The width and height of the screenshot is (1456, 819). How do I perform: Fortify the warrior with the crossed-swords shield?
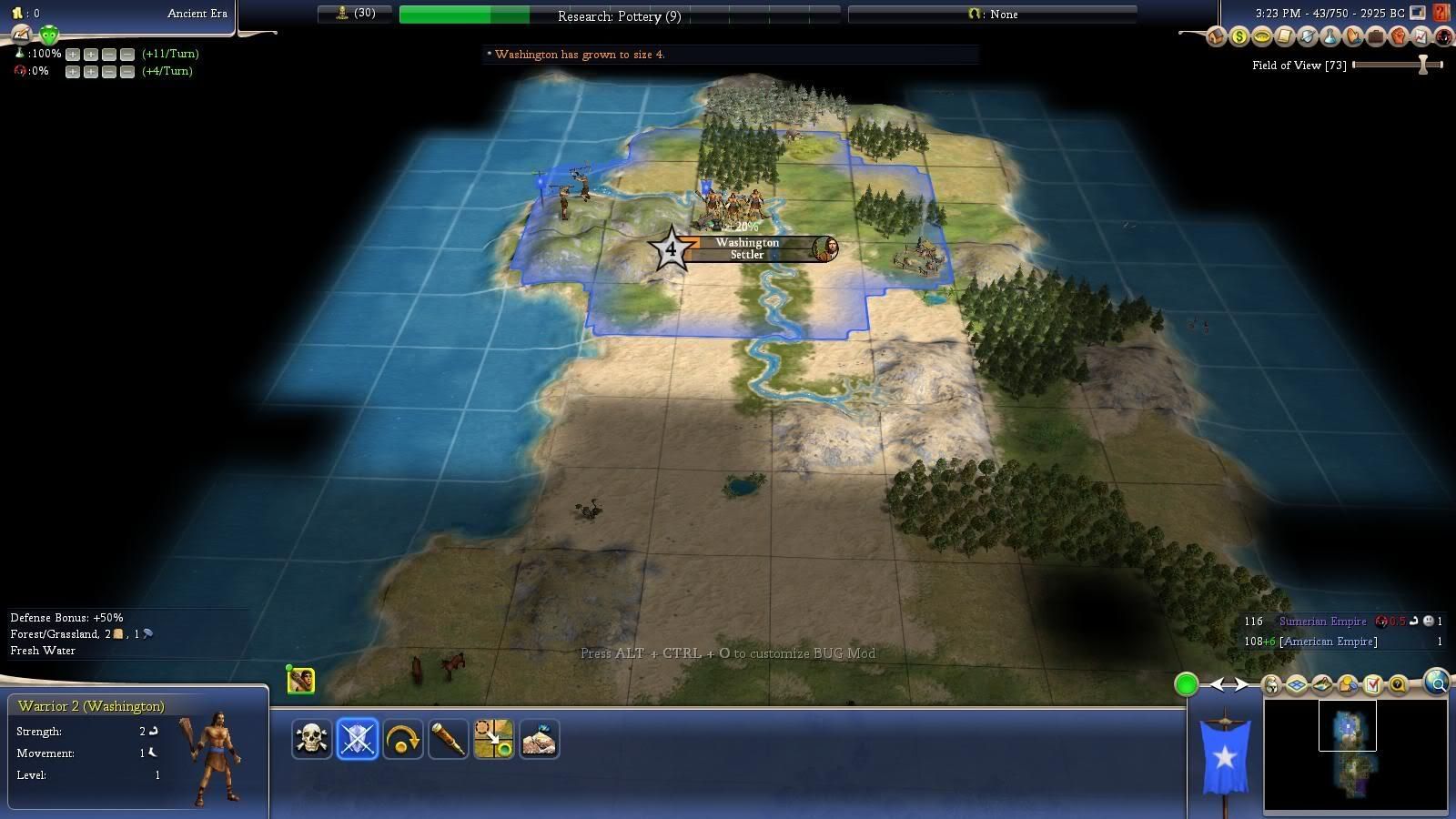pyautogui.click(x=357, y=739)
